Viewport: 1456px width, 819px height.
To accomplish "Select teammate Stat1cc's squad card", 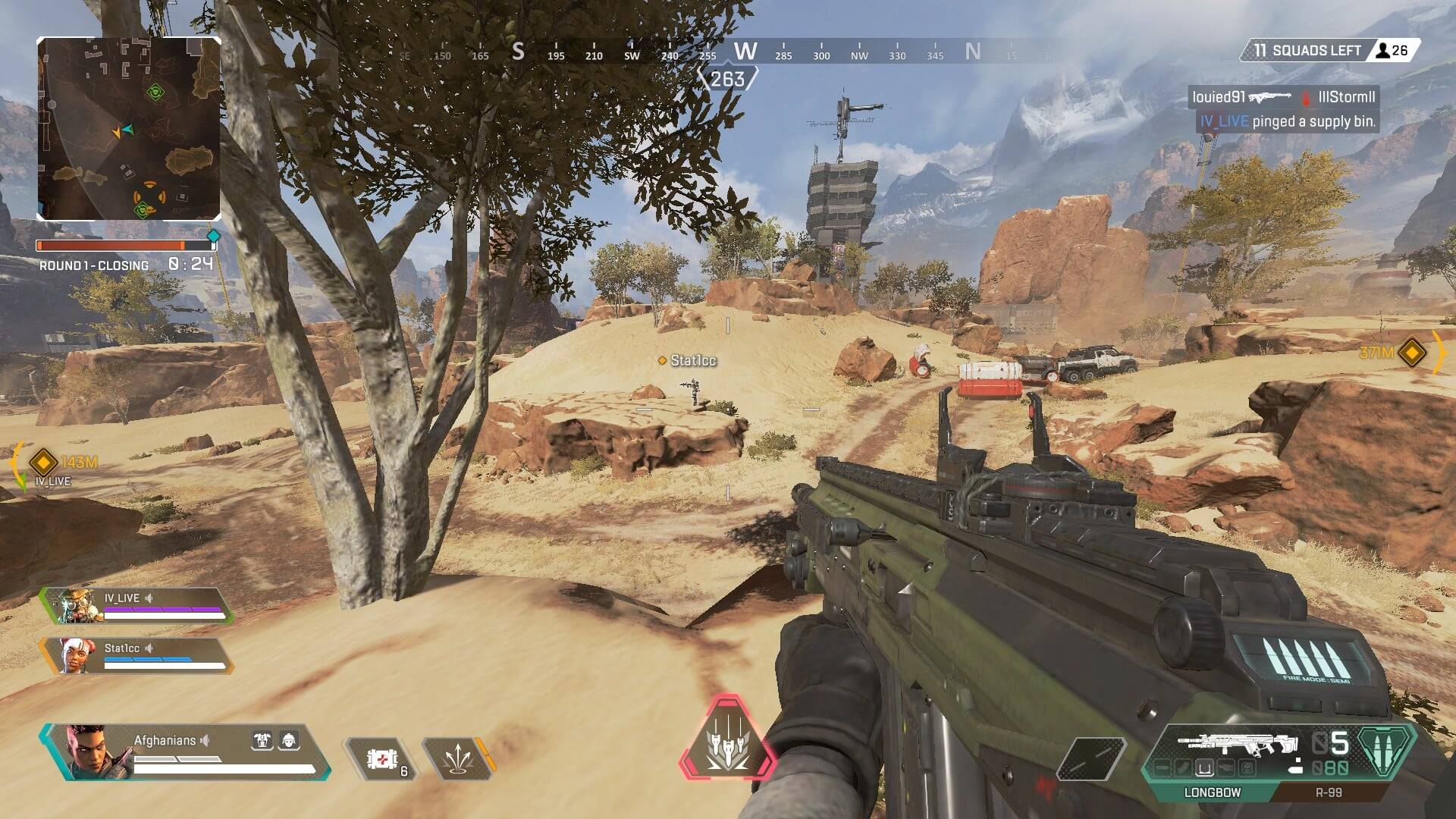I will click(x=136, y=656).
